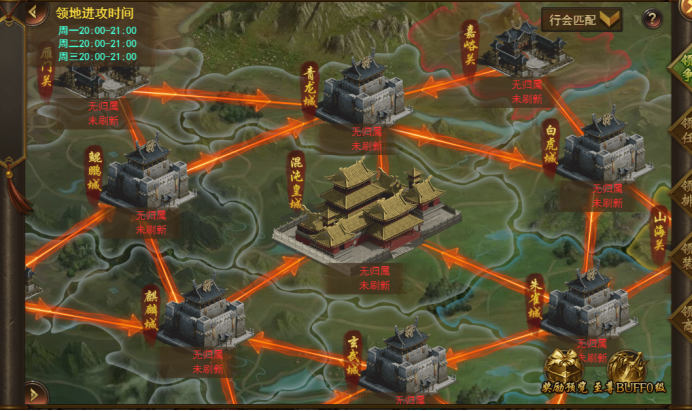The height and width of the screenshot is (411, 692).
Task: Collapse the 领地进攻时间 attack schedule panel
Action: coord(36,14)
